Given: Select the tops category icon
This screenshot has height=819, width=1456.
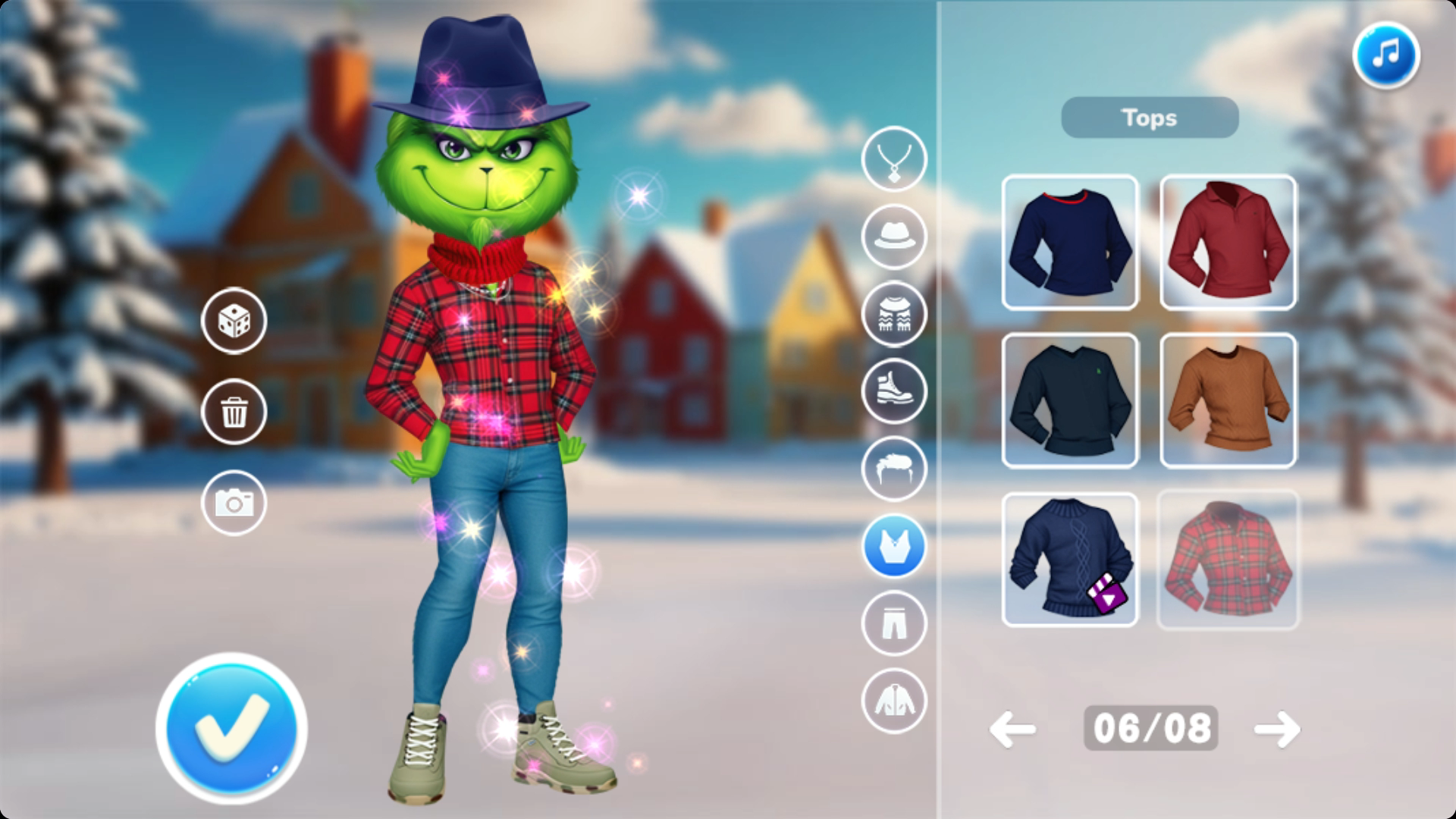Looking at the screenshot, I should [x=894, y=546].
